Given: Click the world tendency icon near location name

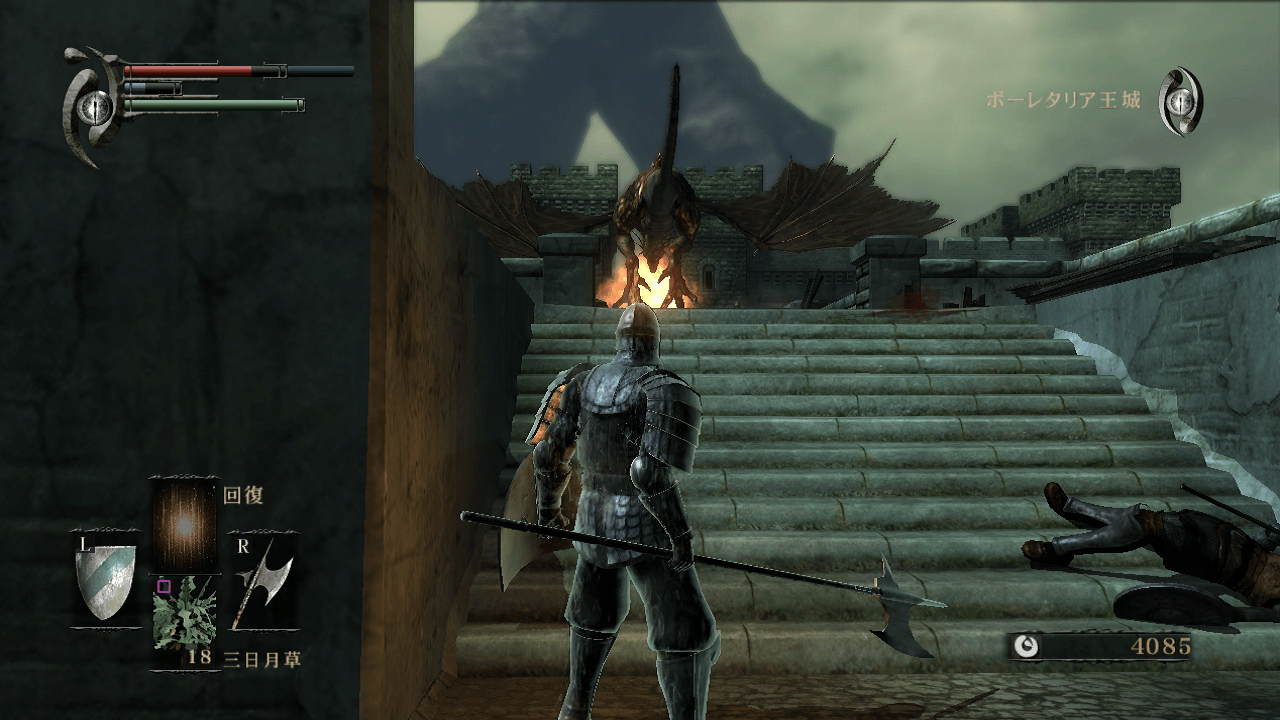Looking at the screenshot, I should 1181,102.
